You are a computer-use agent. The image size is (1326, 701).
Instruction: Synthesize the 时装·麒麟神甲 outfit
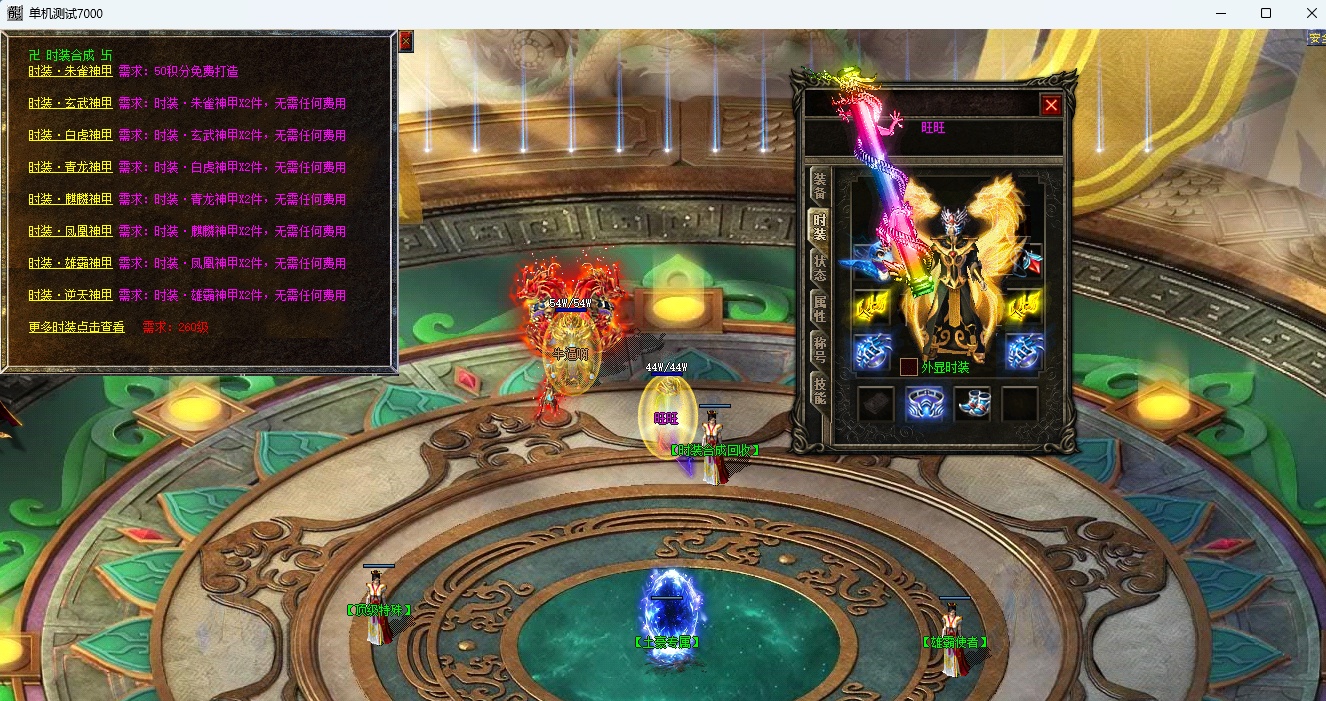(x=70, y=200)
